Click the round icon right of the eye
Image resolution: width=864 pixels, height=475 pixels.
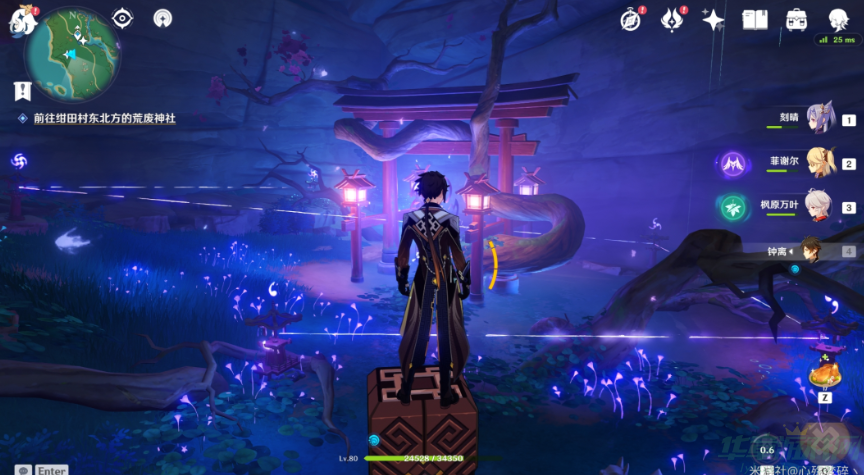[x=163, y=18]
